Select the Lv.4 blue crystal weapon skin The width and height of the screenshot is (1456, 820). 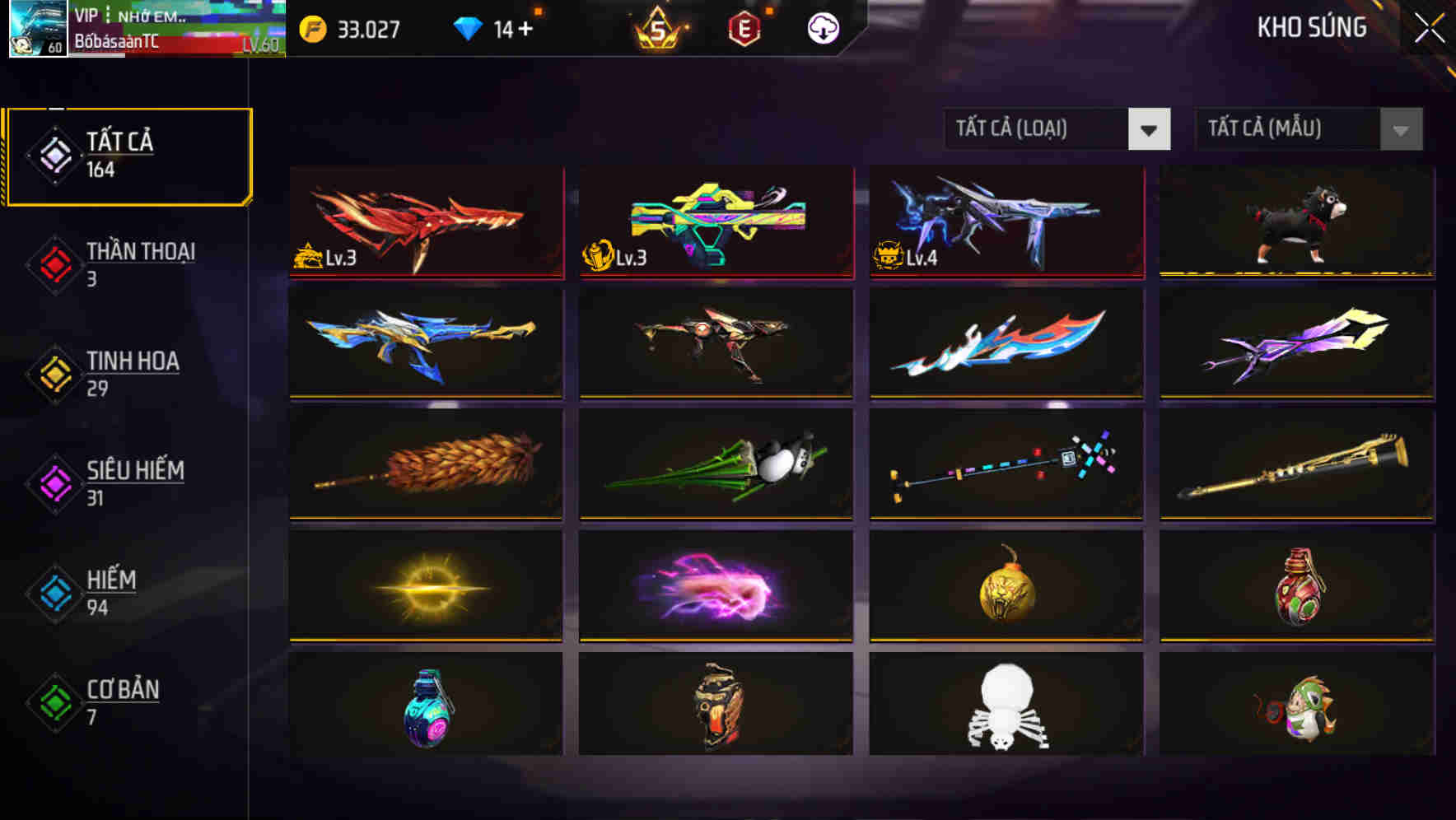point(1005,222)
